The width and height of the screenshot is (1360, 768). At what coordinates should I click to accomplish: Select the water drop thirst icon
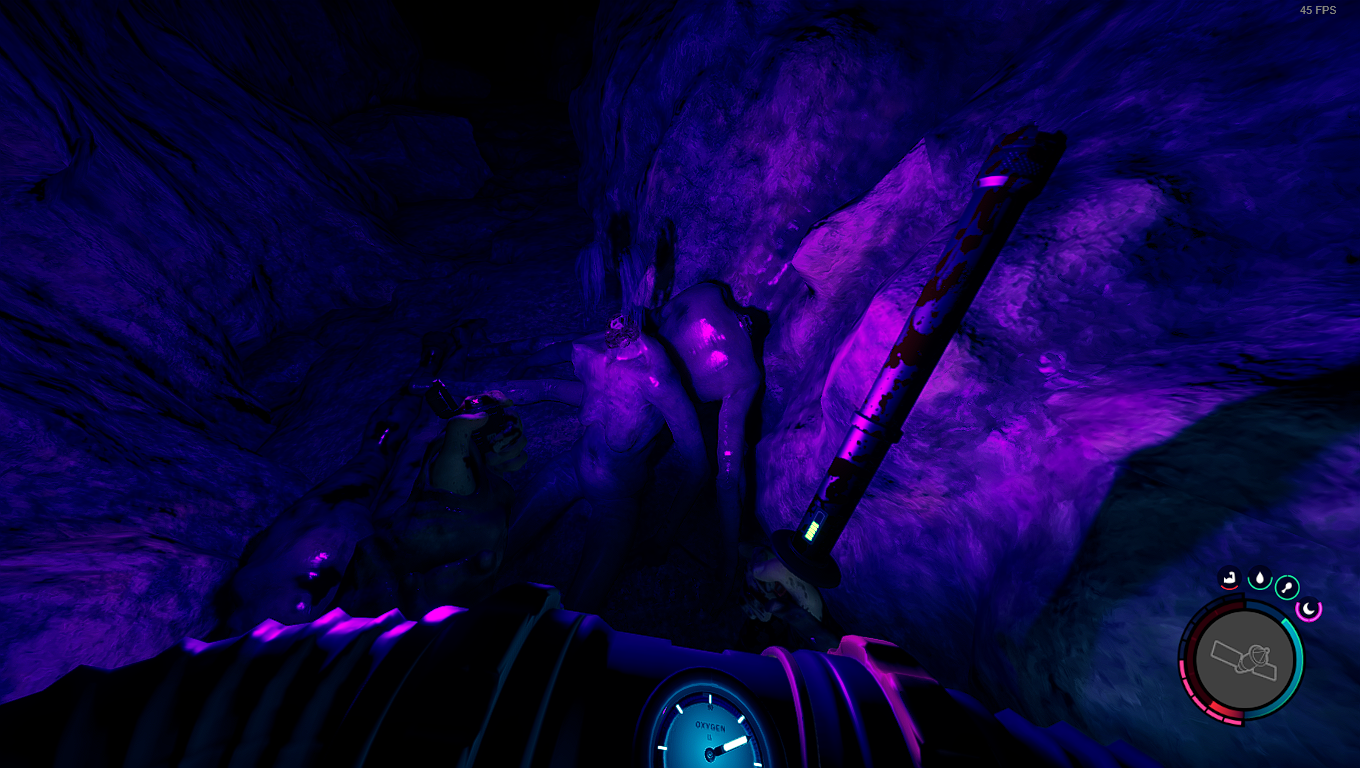[1259, 578]
